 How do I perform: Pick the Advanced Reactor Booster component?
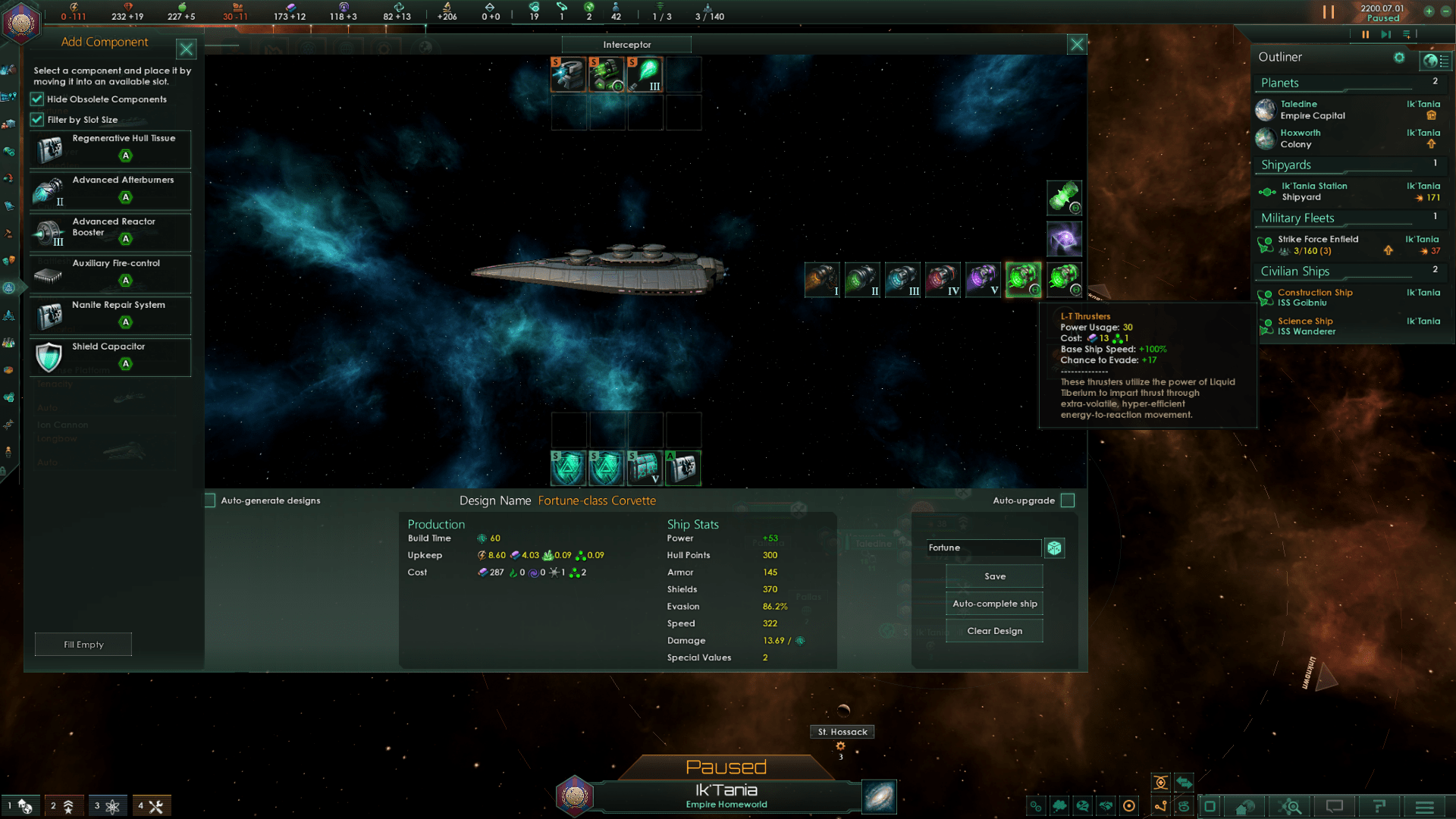point(110,232)
